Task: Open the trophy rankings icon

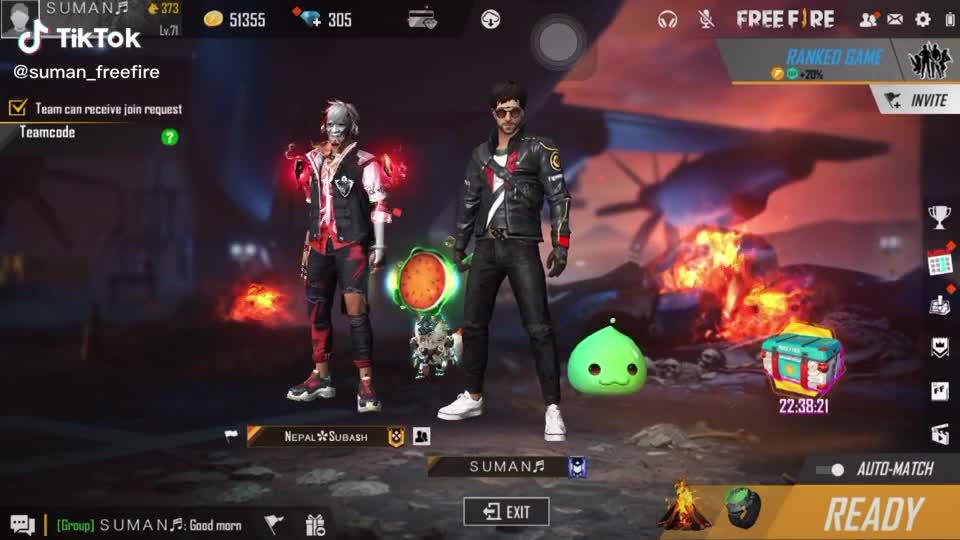Action: [x=939, y=216]
